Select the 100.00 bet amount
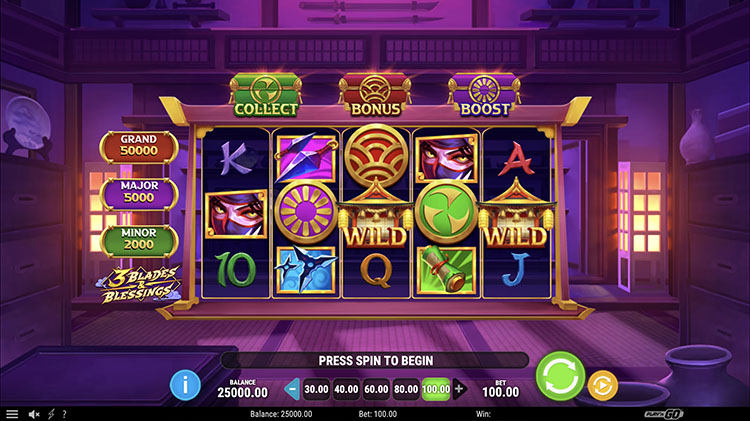 (437, 389)
